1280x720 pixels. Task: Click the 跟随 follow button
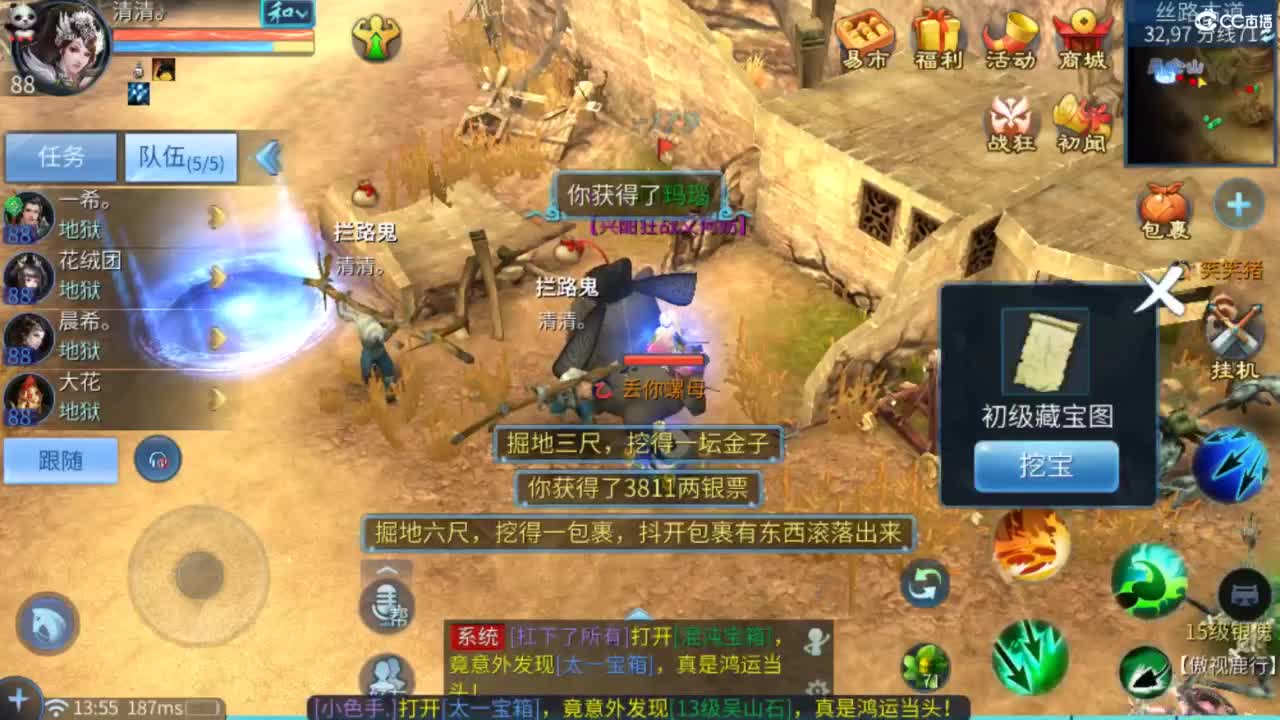click(x=58, y=459)
